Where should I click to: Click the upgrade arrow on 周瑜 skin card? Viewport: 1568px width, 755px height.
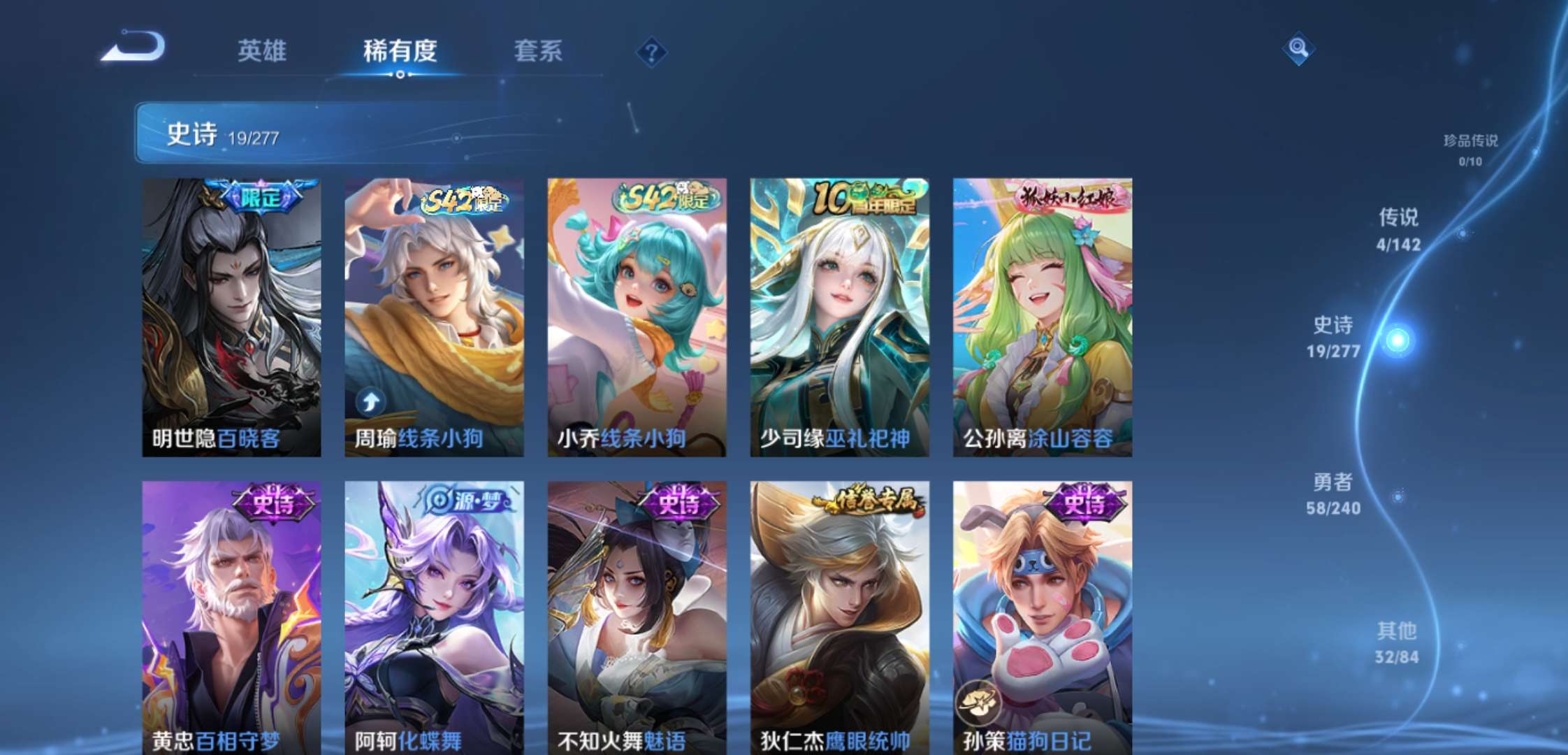371,400
